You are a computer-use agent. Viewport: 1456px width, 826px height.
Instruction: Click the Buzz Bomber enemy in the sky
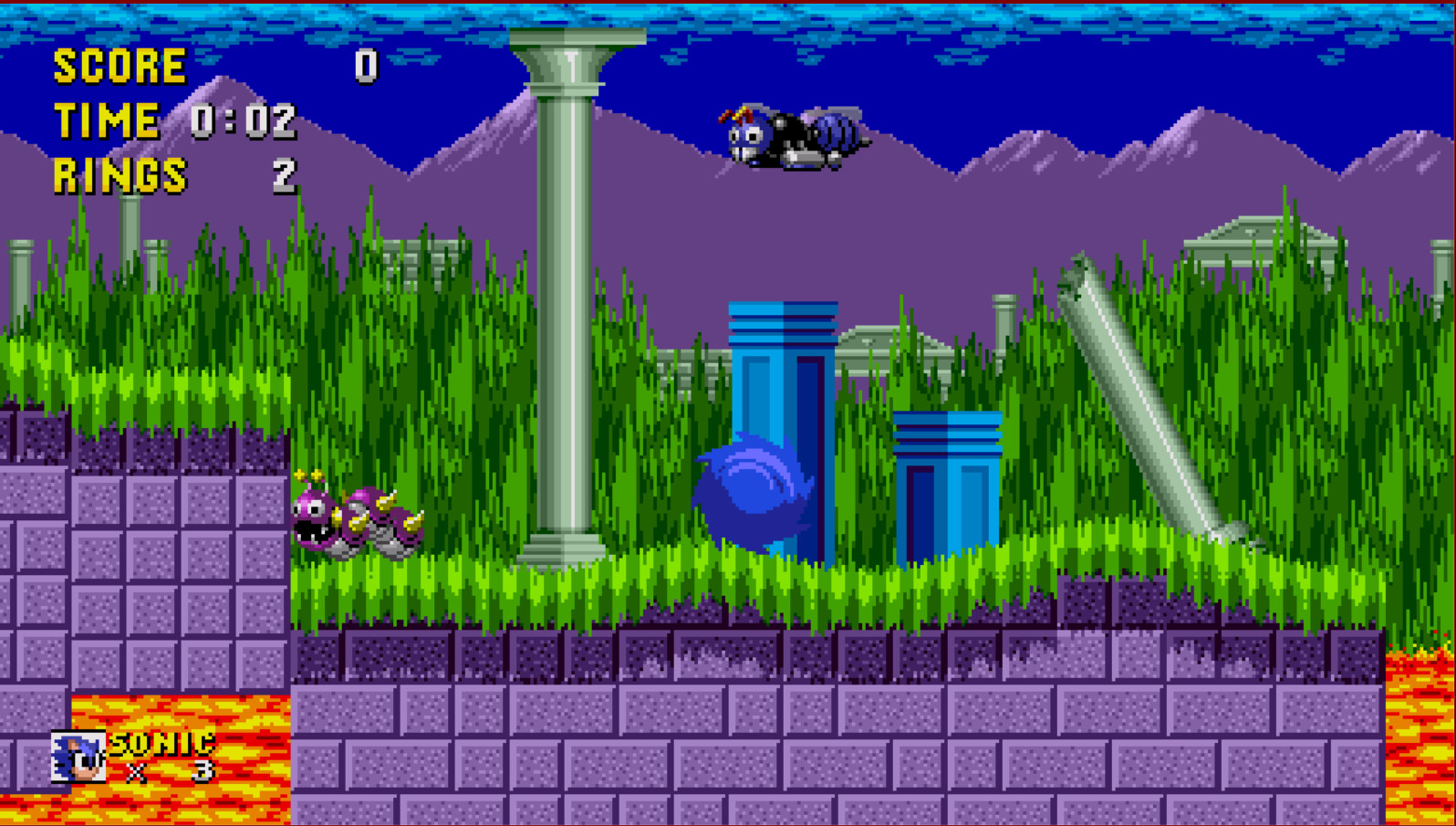794,137
